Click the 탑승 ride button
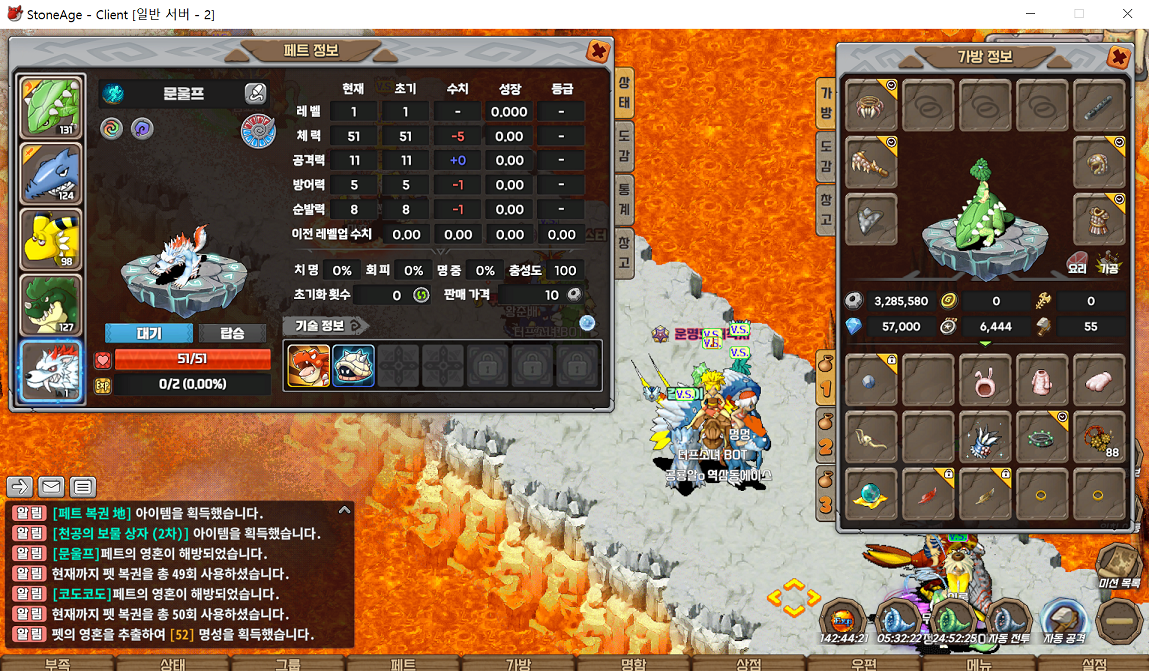The image size is (1149, 671). [232, 333]
